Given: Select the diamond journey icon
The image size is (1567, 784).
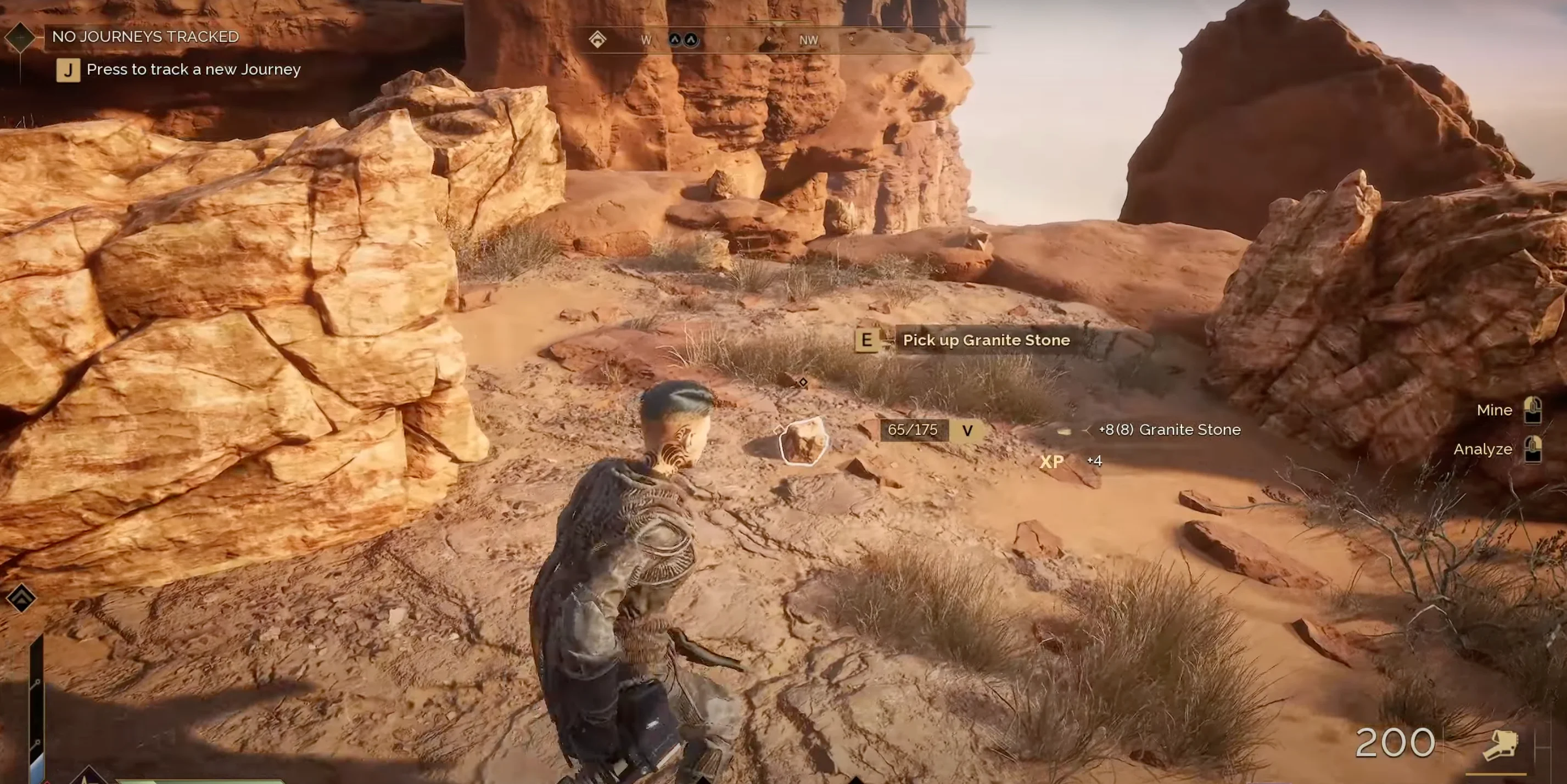Looking at the screenshot, I should coord(20,36).
